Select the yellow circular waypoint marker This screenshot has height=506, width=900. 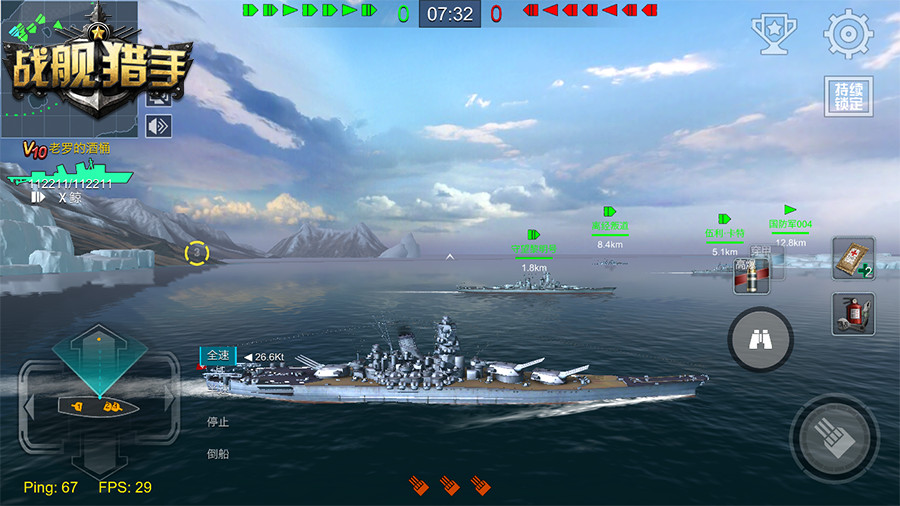tap(197, 253)
